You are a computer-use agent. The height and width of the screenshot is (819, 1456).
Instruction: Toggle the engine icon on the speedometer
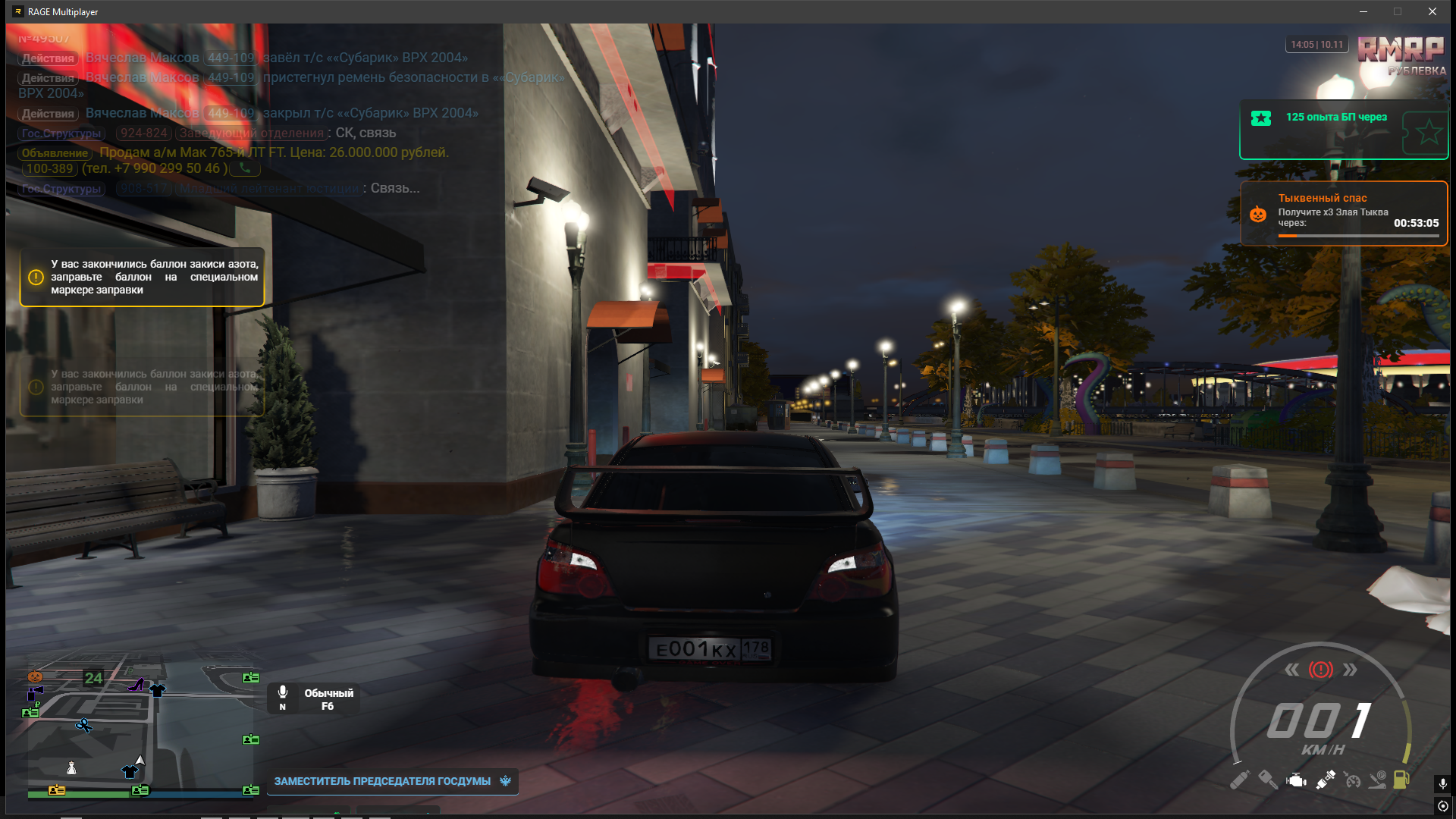click(1296, 780)
